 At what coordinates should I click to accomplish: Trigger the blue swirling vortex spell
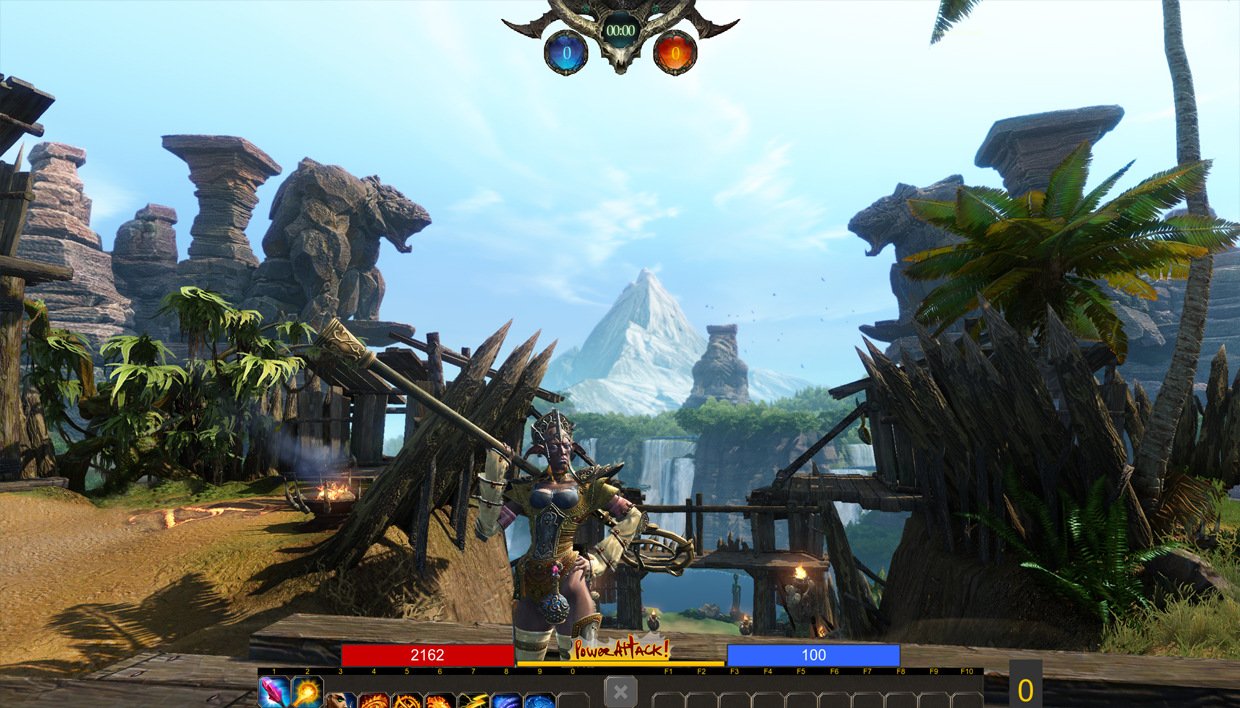(540, 700)
